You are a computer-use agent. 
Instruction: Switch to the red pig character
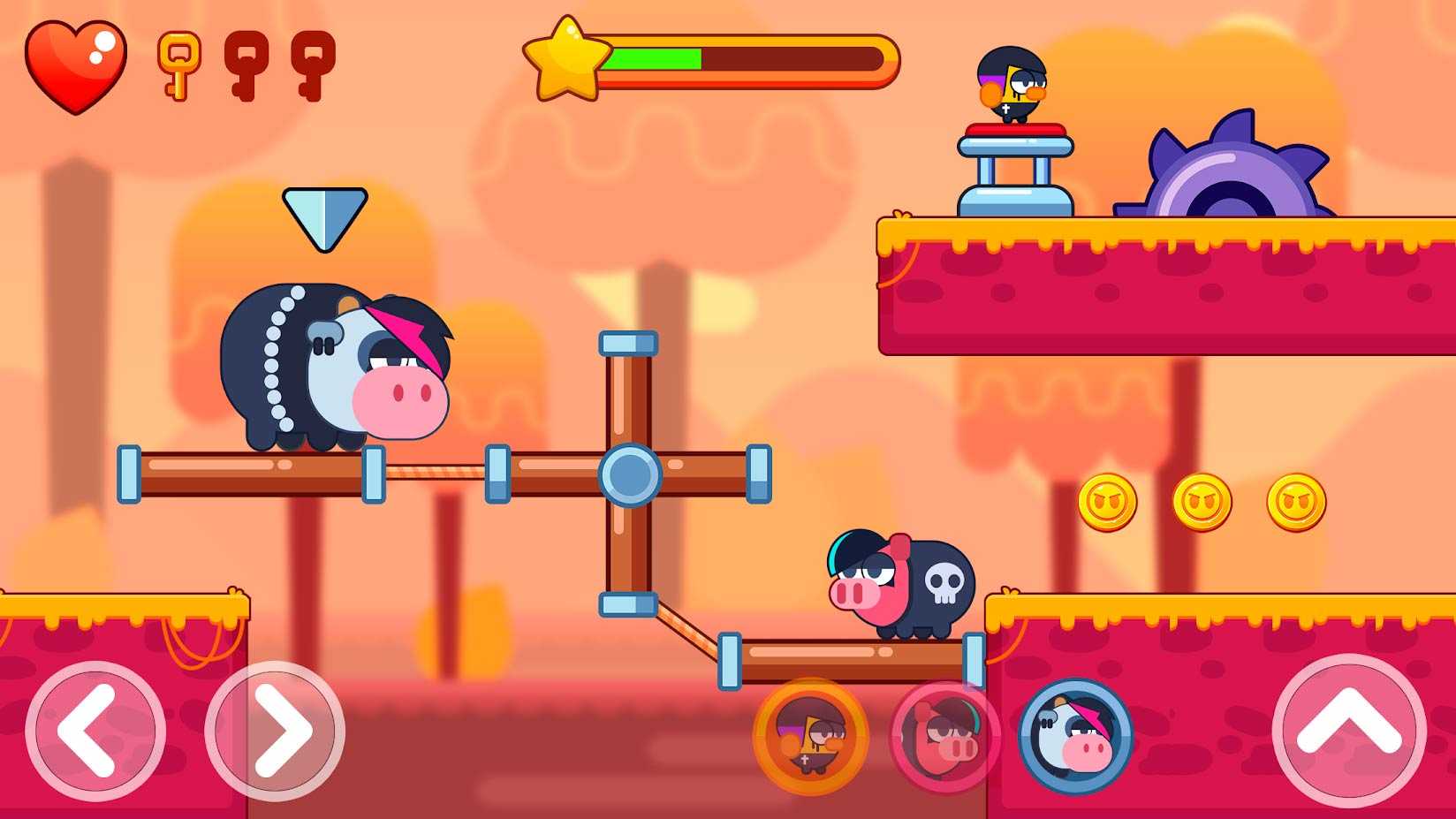[944, 736]
